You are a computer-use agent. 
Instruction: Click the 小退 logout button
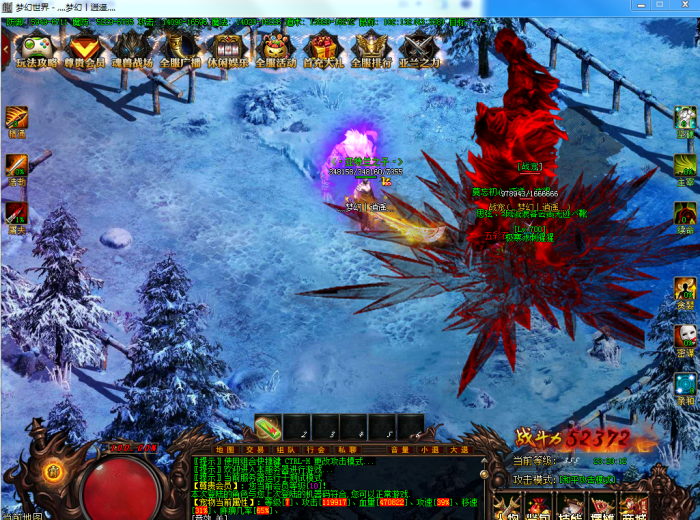(430, 450)
